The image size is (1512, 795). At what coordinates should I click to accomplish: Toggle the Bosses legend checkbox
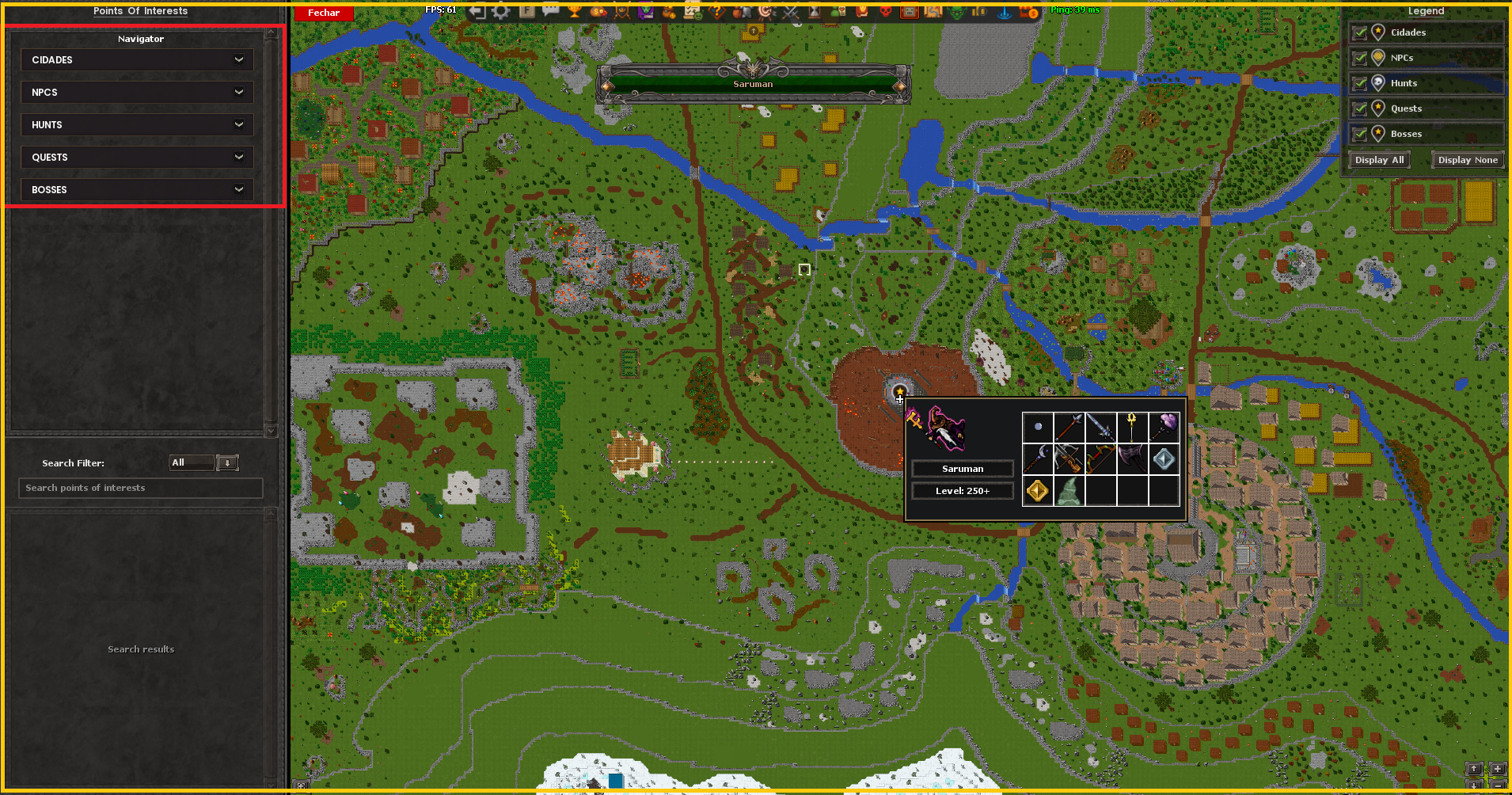click(1360, 134)
